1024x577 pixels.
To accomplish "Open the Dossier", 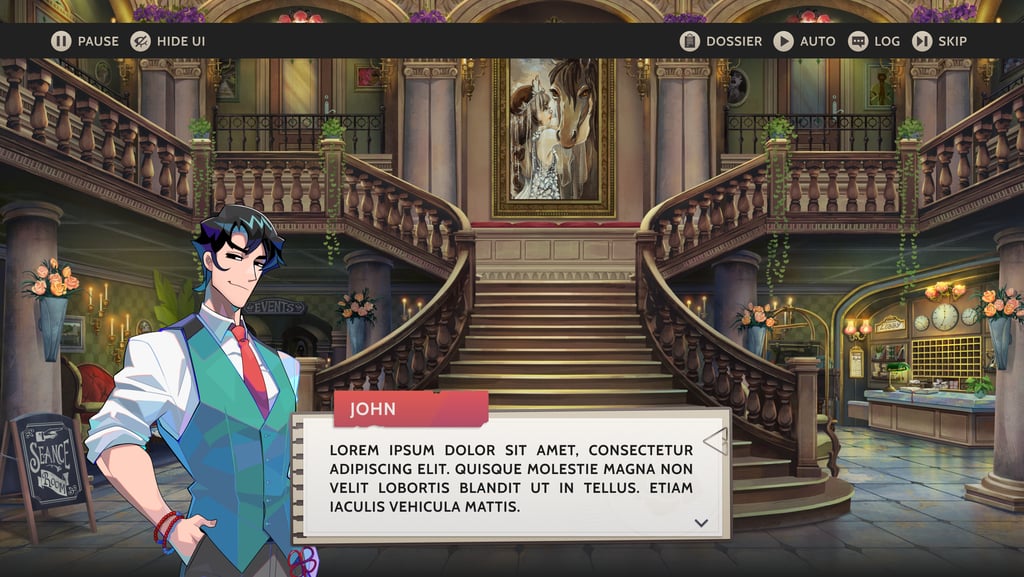I will [x=720, y=41].
